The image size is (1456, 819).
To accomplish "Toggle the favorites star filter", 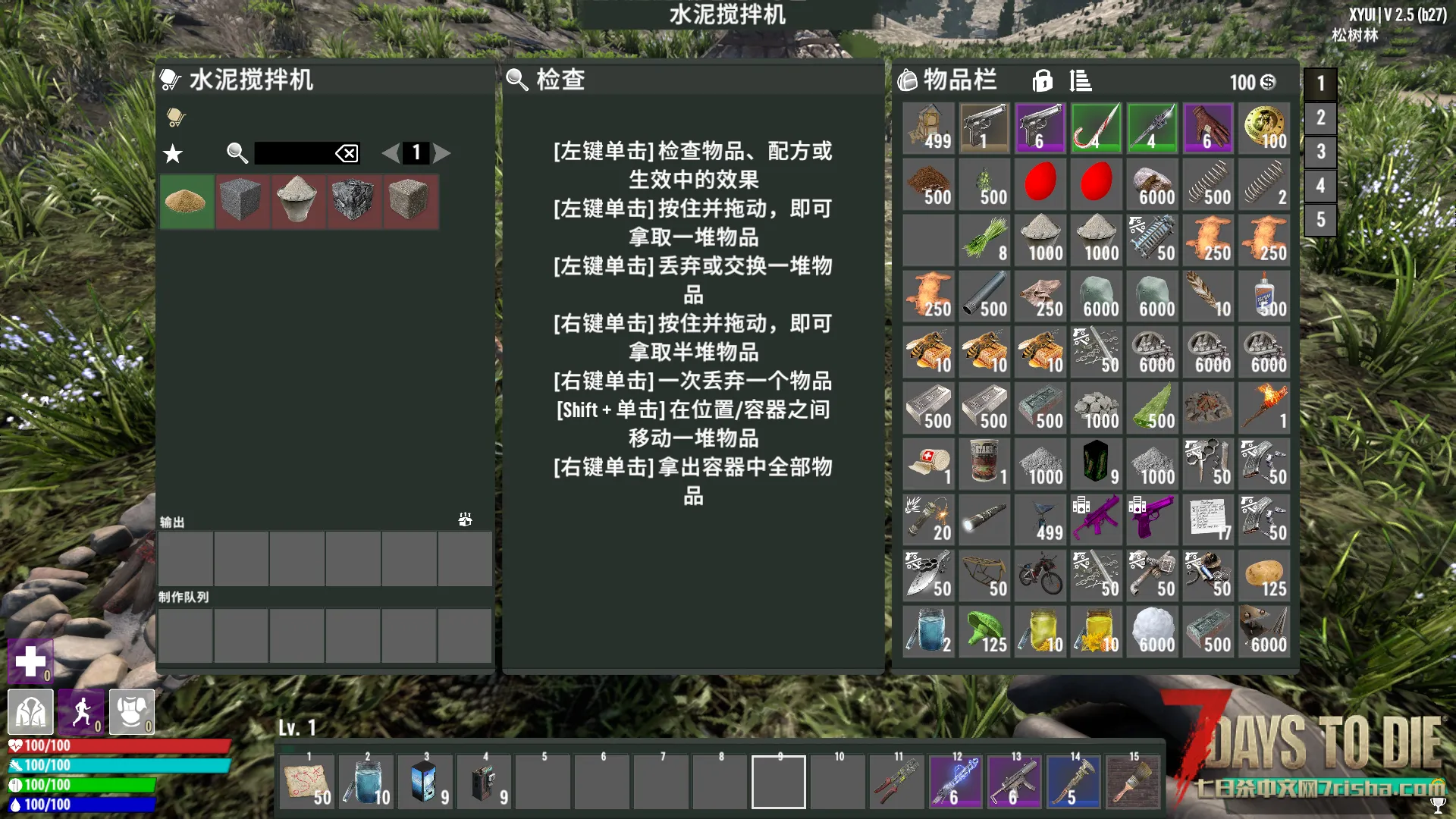I will (173, 154).
